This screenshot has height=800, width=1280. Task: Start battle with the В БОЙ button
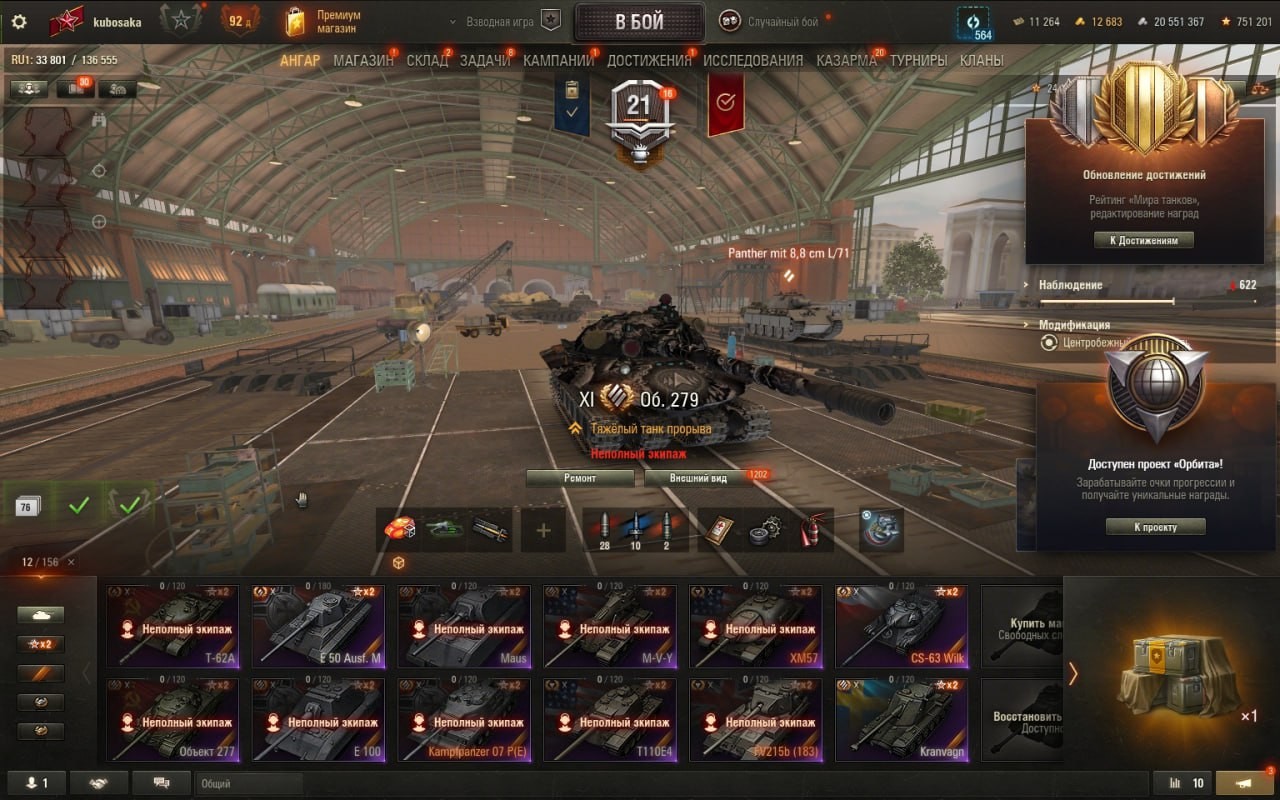tap(639, 22)
